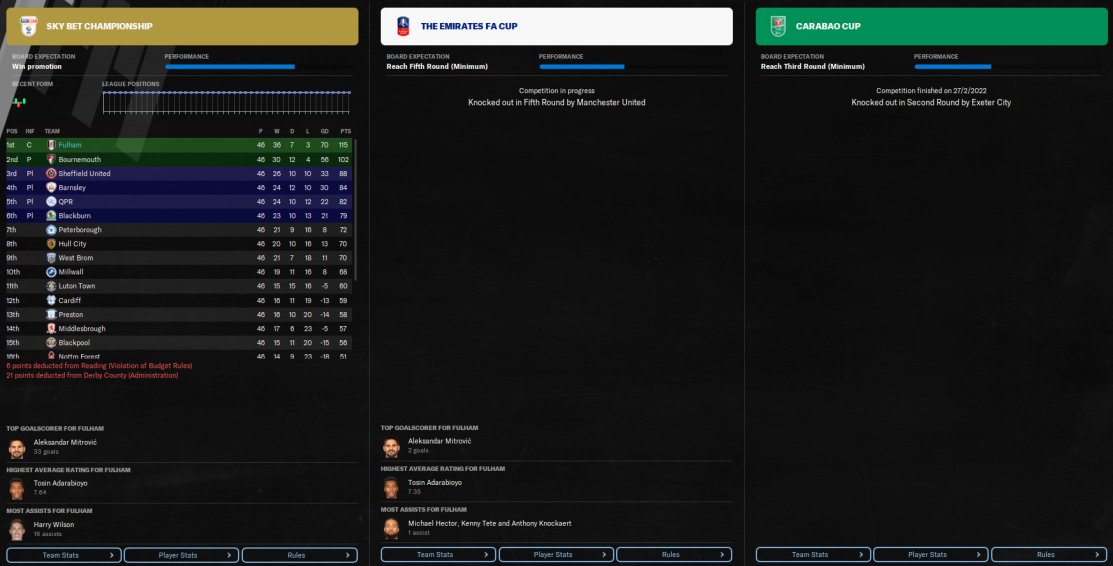Screen dimensions: 1113x566
Task: Choose West Brom in the standings
Action: [x=75, y=258]
